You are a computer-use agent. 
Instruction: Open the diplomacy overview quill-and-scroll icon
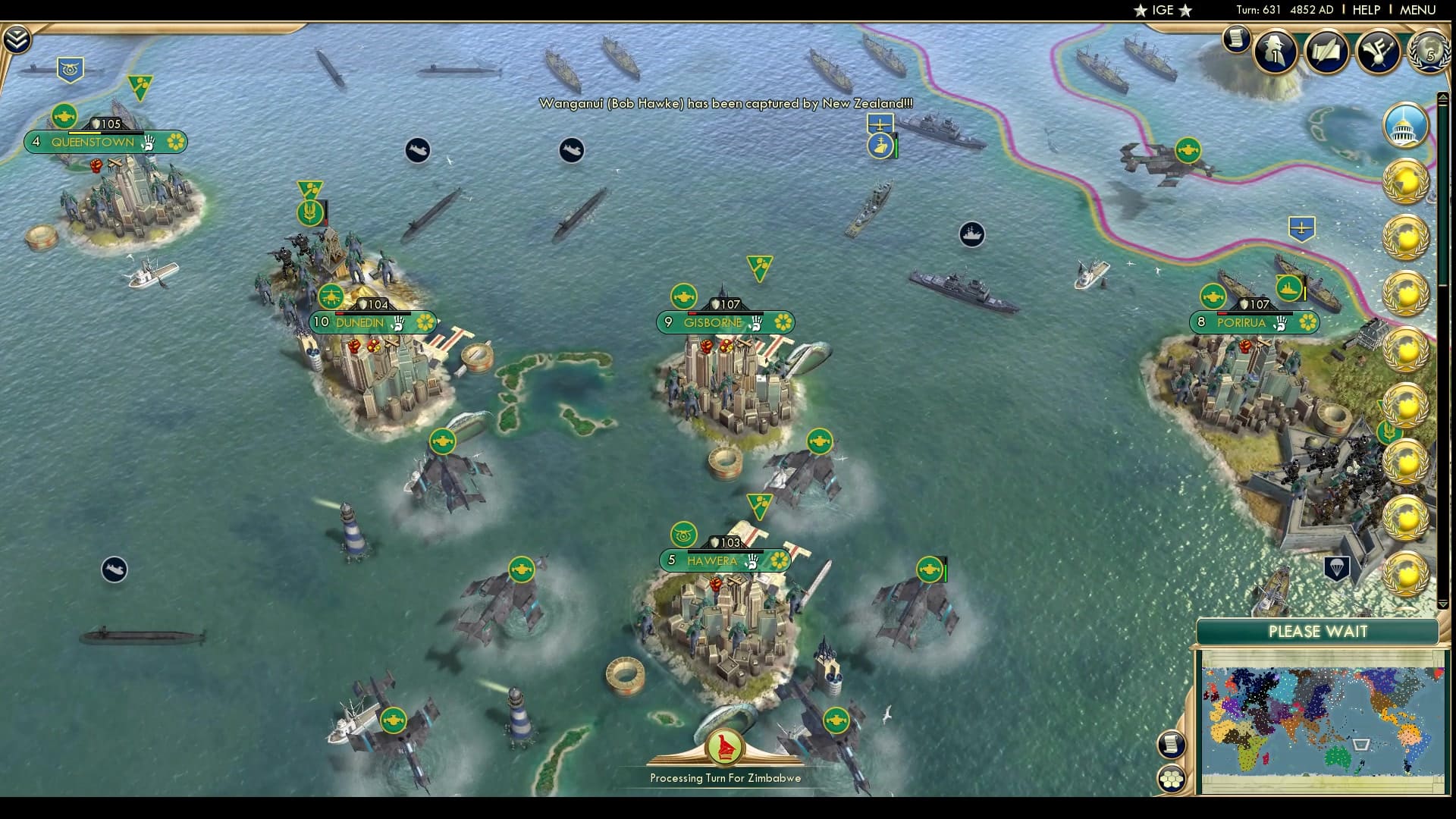coord(1326,52)
